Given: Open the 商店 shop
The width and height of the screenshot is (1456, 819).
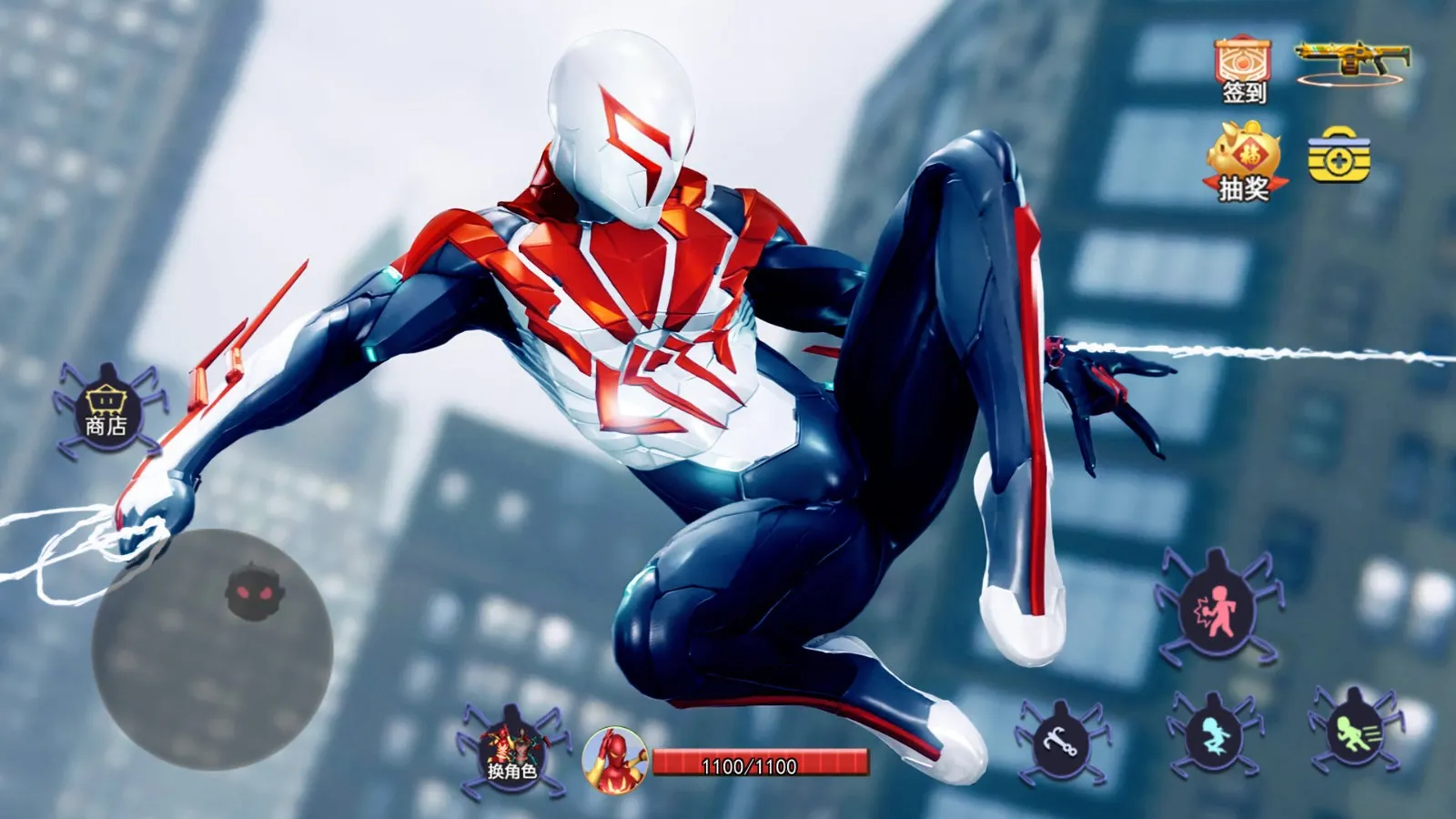Looking at the screenshot, I should [106, 412].
